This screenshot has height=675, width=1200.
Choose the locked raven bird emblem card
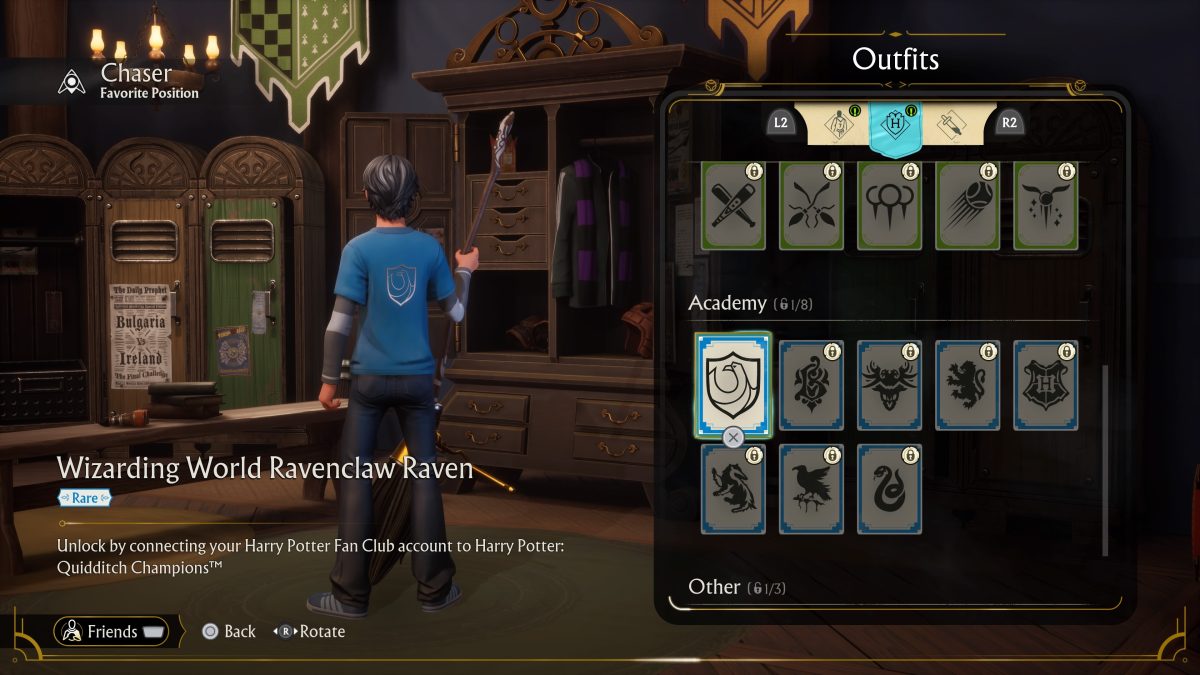click(811, 489)
